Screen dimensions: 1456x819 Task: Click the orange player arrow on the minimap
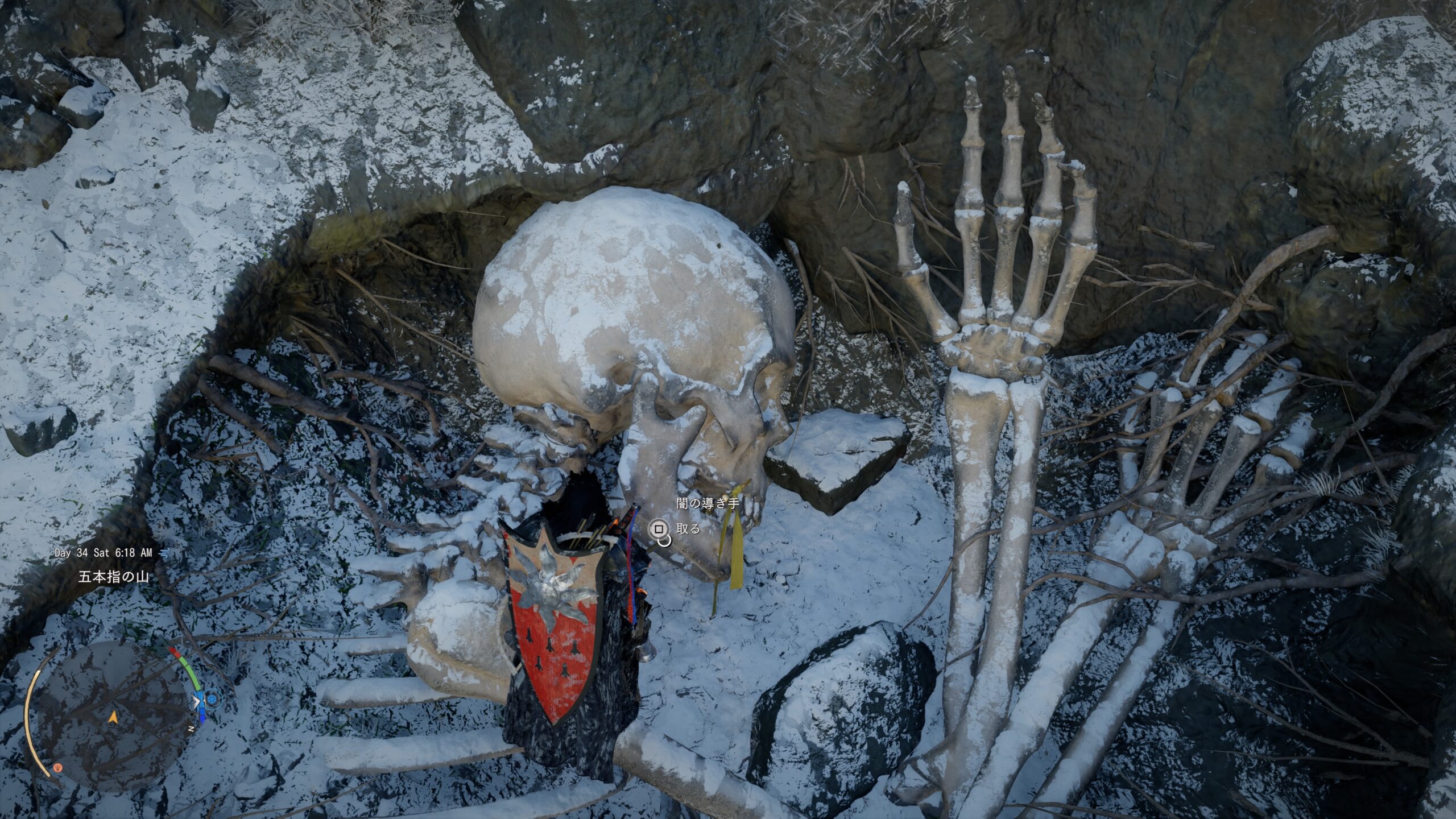(113, 718)
